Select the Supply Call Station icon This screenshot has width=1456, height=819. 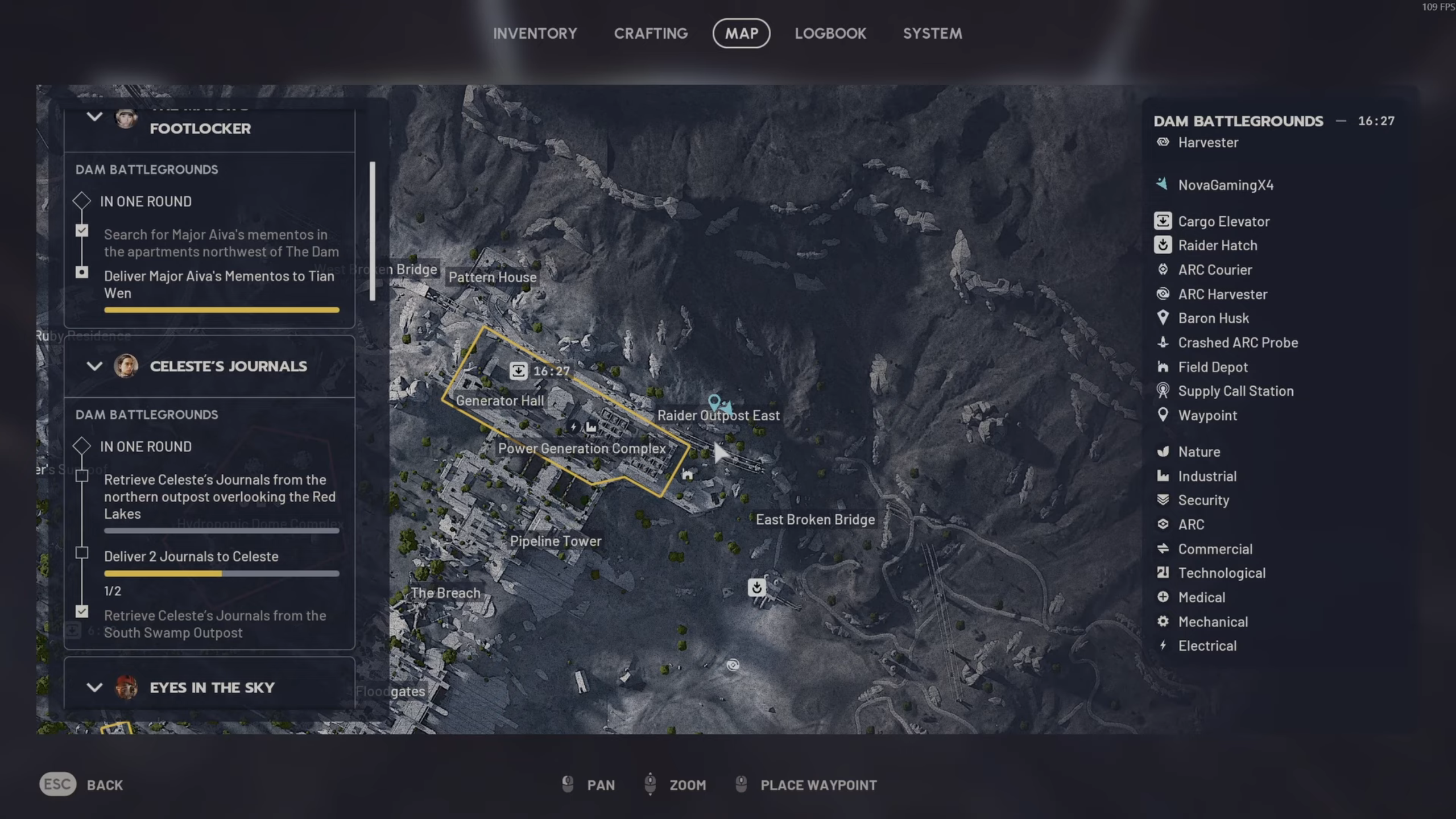[x=1163, y=391]
